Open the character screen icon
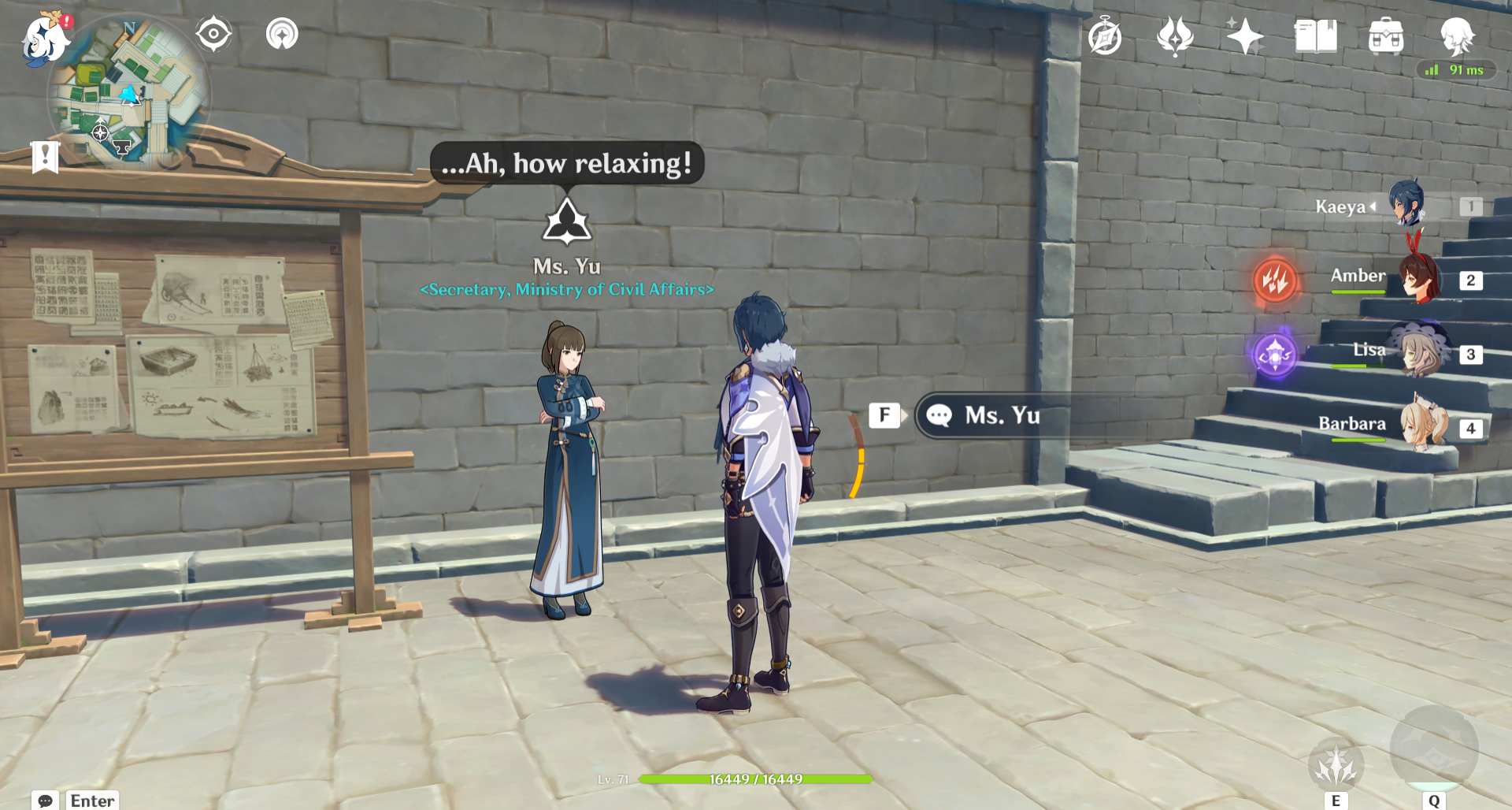Image resolution: width=1512 pixels, height=810 pixels. [x=1456, y=36]
